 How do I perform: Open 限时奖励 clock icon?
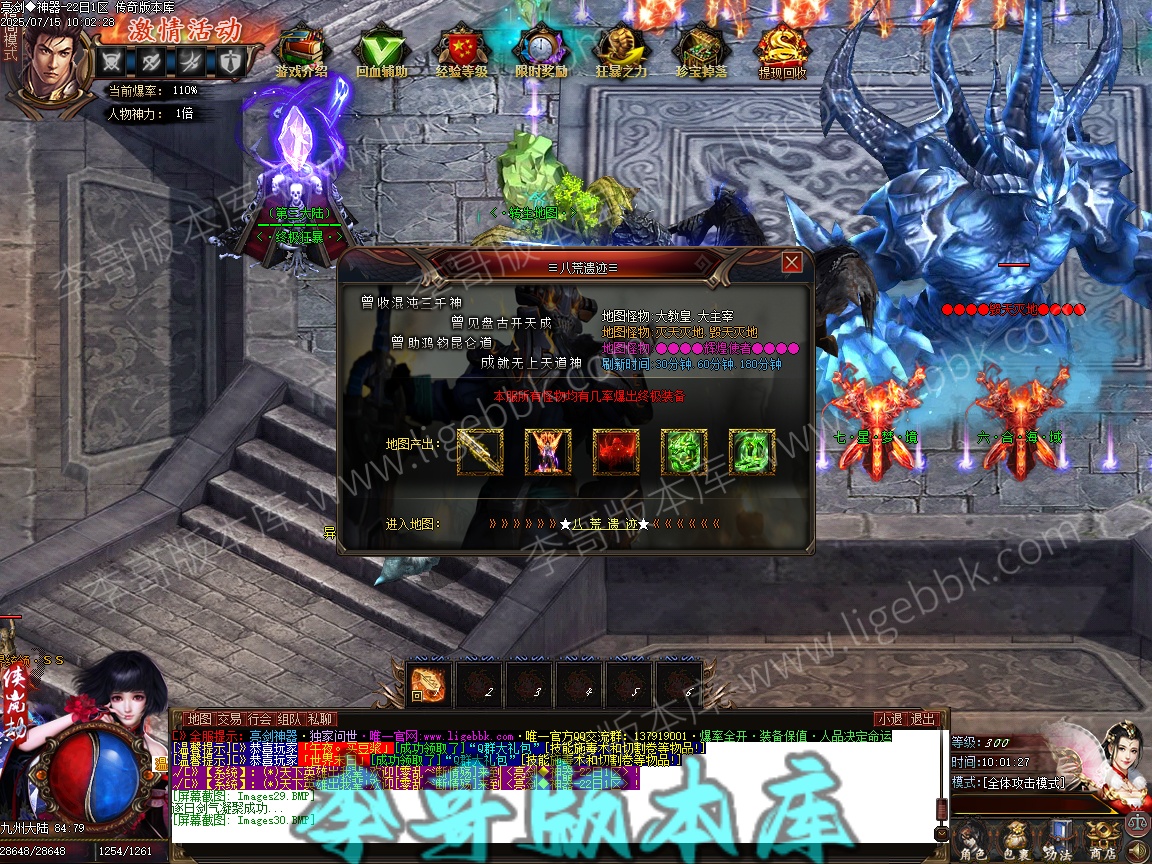click(x=541, y=48)
